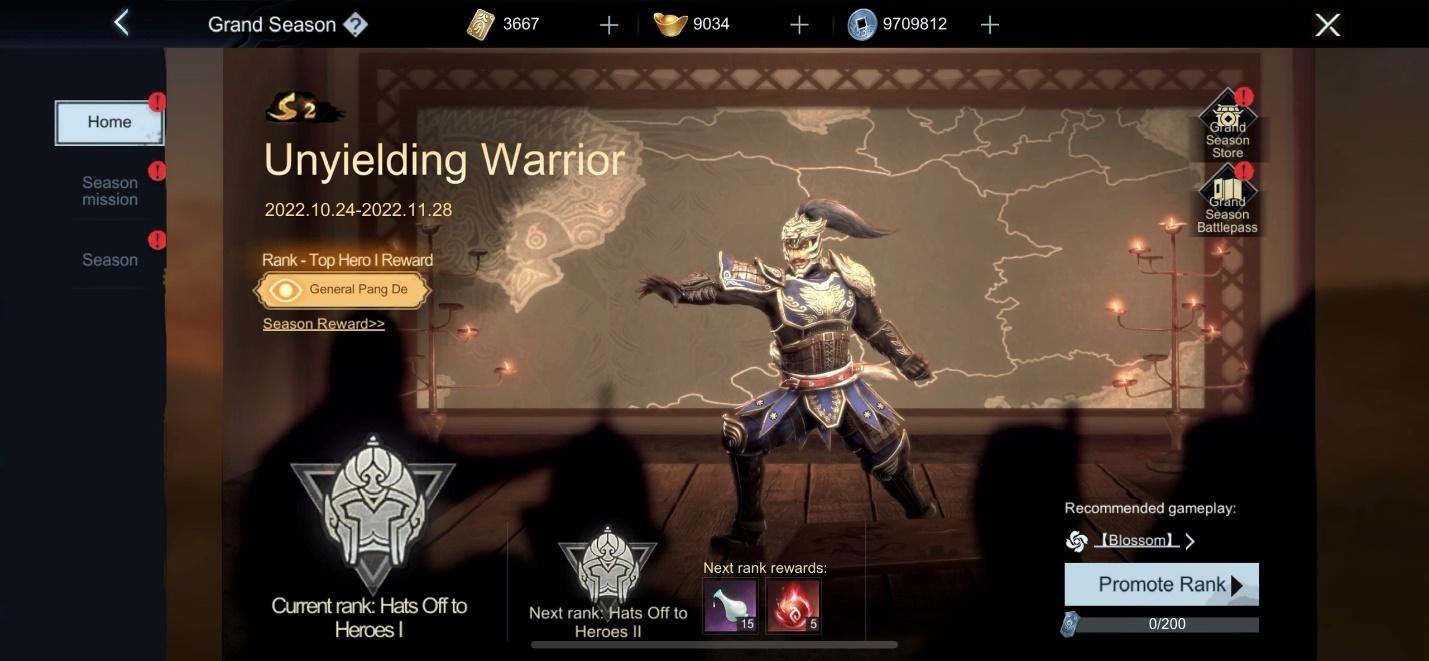This screenshot has height=661, width=1429.
Task: Close the Grand Season screen
Action: [x=1327, y=25]
